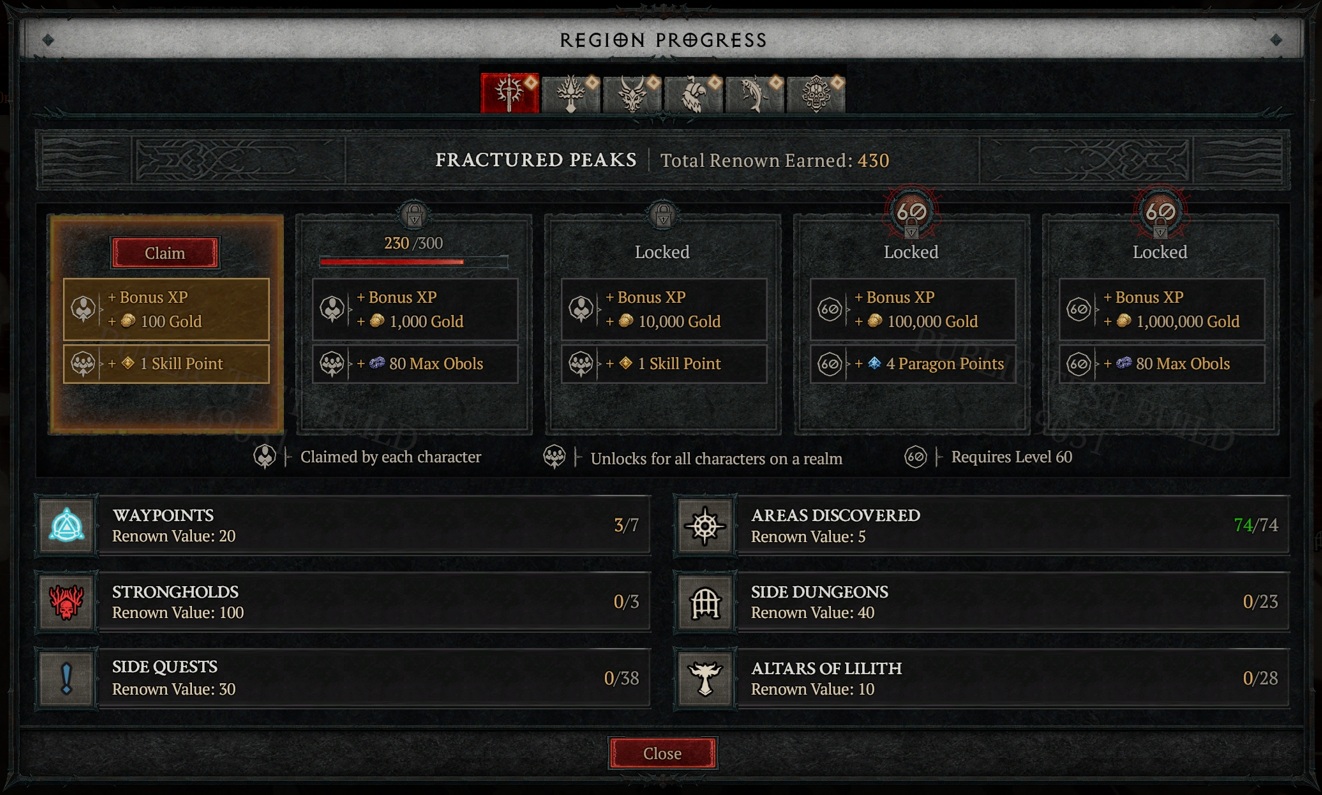Switch to the tree emblem region tab
1322x795 pixels.
pyautogui.click(x=571, y=93)
